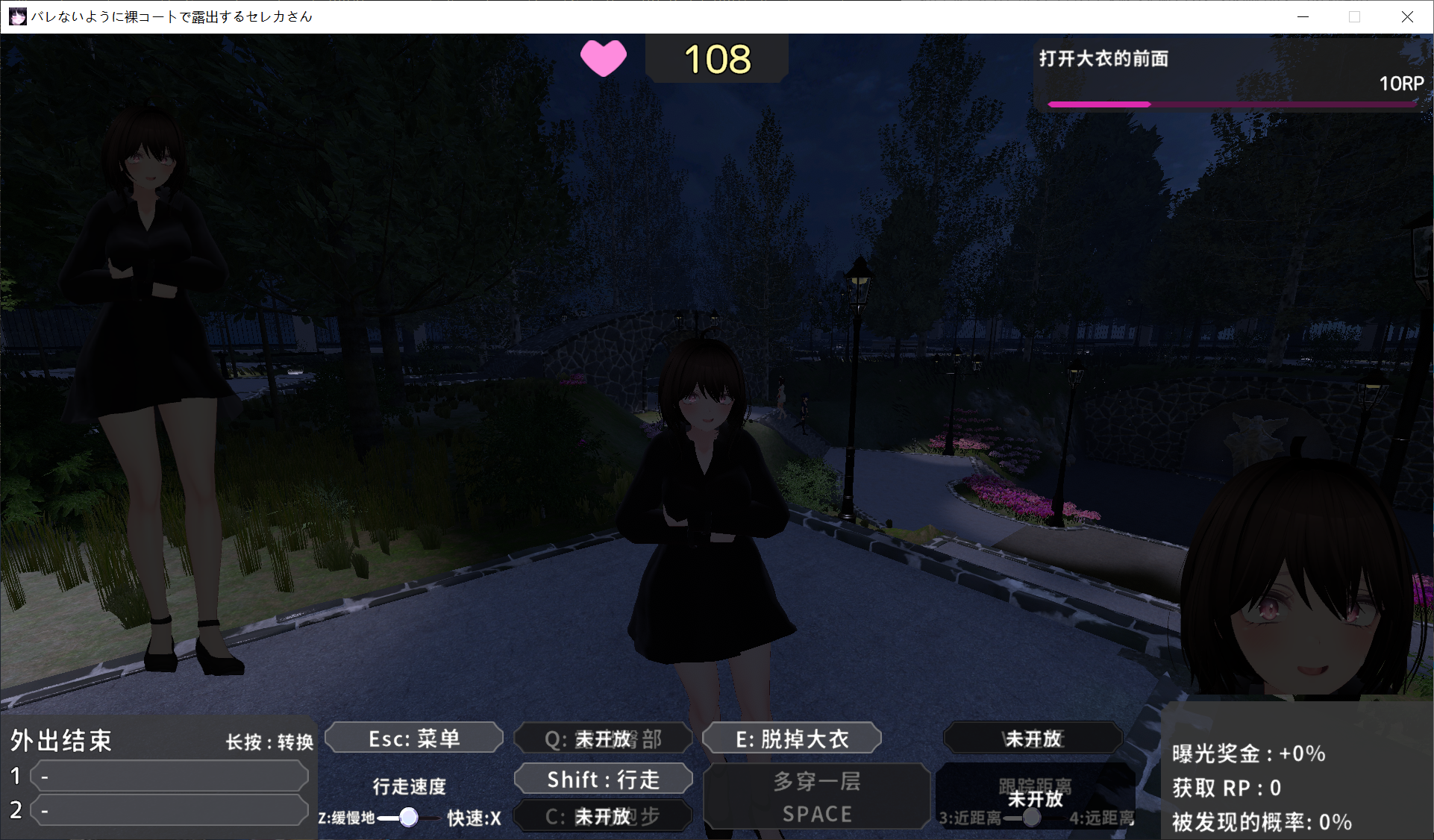This screenshot has height=840, width=1434.
Task: Click the 108 heart counter display
Action: [x=717, y=58]
